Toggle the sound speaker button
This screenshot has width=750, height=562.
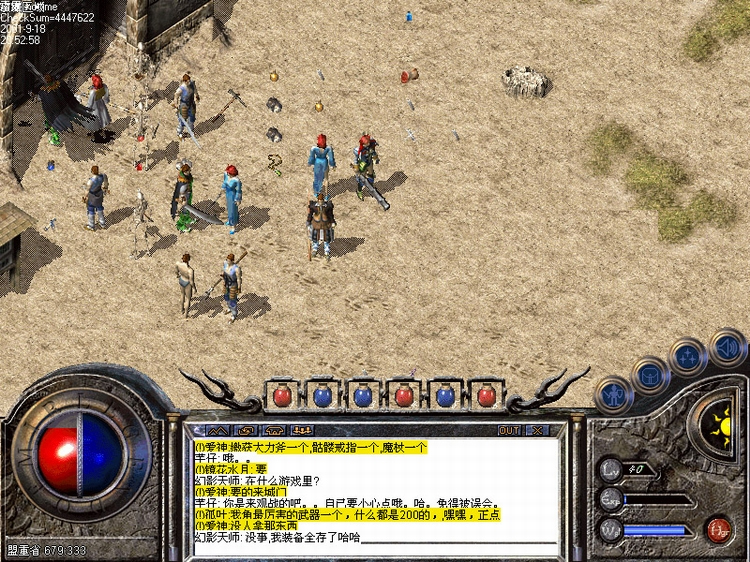tap(727, 347)
